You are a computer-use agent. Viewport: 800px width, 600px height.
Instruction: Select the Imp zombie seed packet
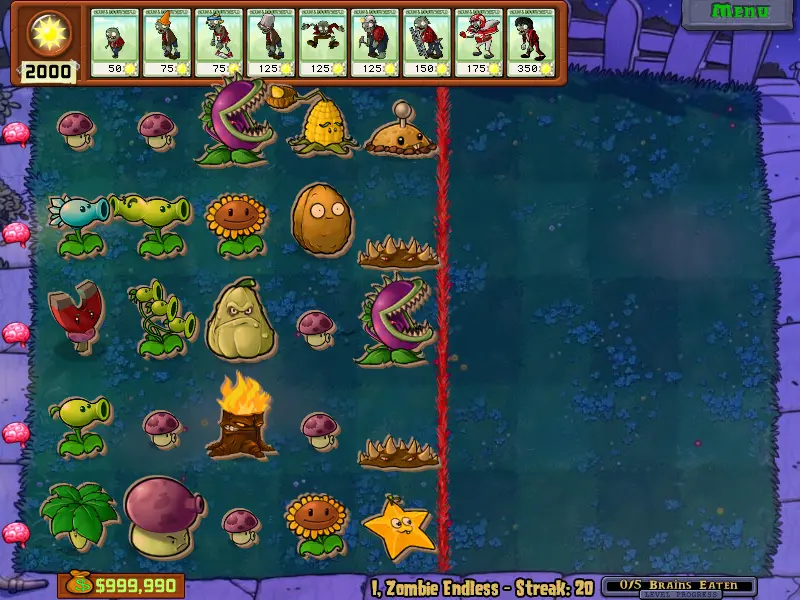pos(116,42)
